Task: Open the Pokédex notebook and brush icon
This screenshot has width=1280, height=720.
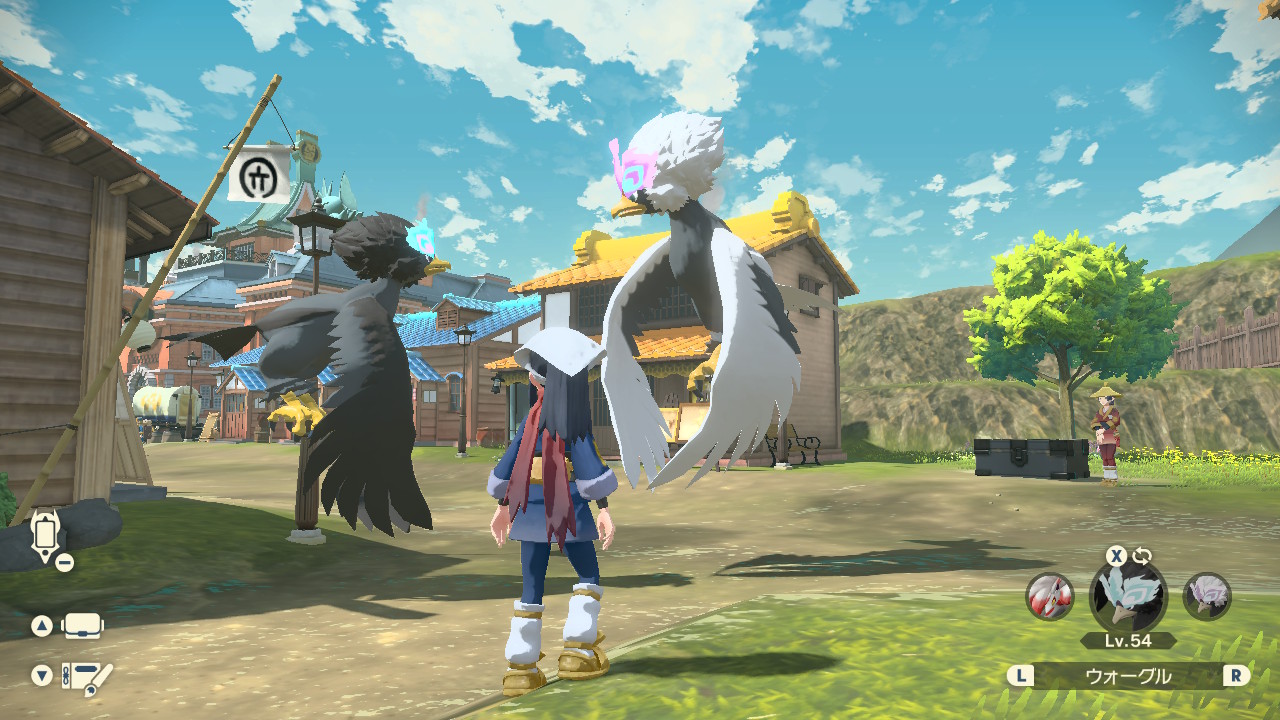Action: coord(87,677)
